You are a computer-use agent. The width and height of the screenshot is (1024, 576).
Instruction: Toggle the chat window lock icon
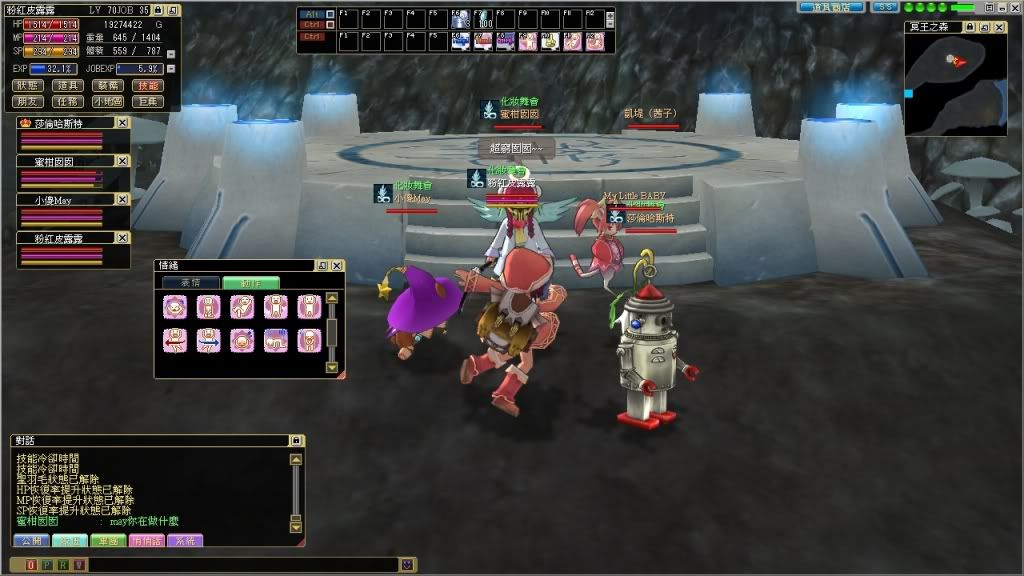click(295, 440)
